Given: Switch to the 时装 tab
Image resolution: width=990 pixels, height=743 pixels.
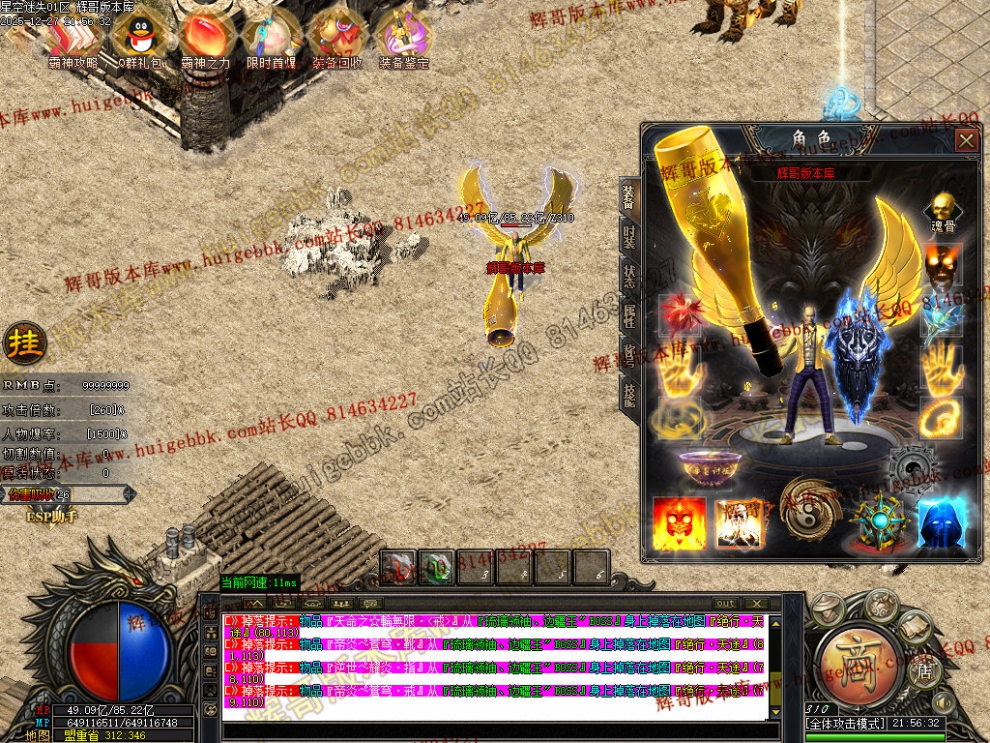Looking at the screenshot, I should click(628, 237).
